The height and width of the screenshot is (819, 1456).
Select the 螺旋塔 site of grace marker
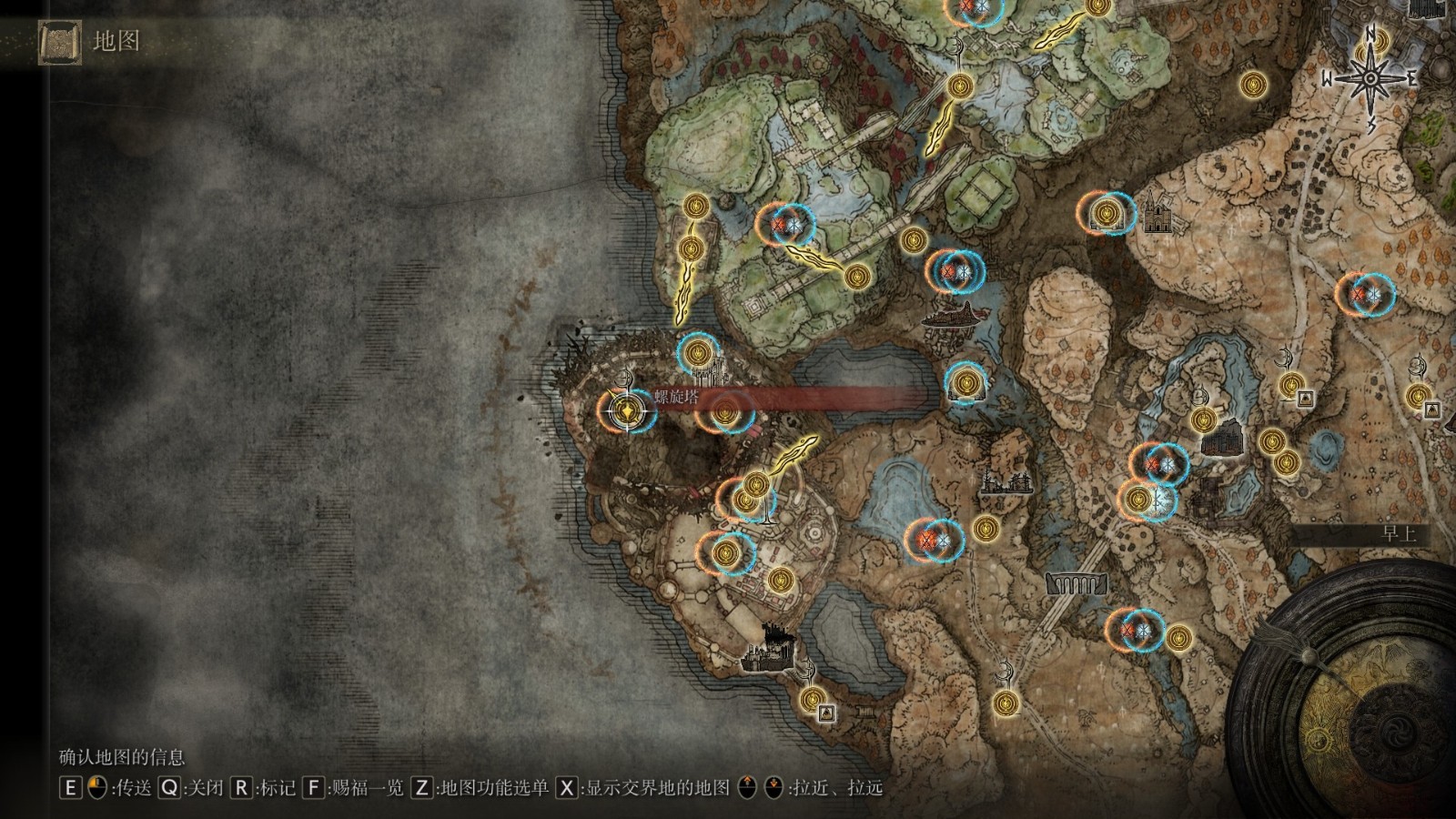point(626,411)
